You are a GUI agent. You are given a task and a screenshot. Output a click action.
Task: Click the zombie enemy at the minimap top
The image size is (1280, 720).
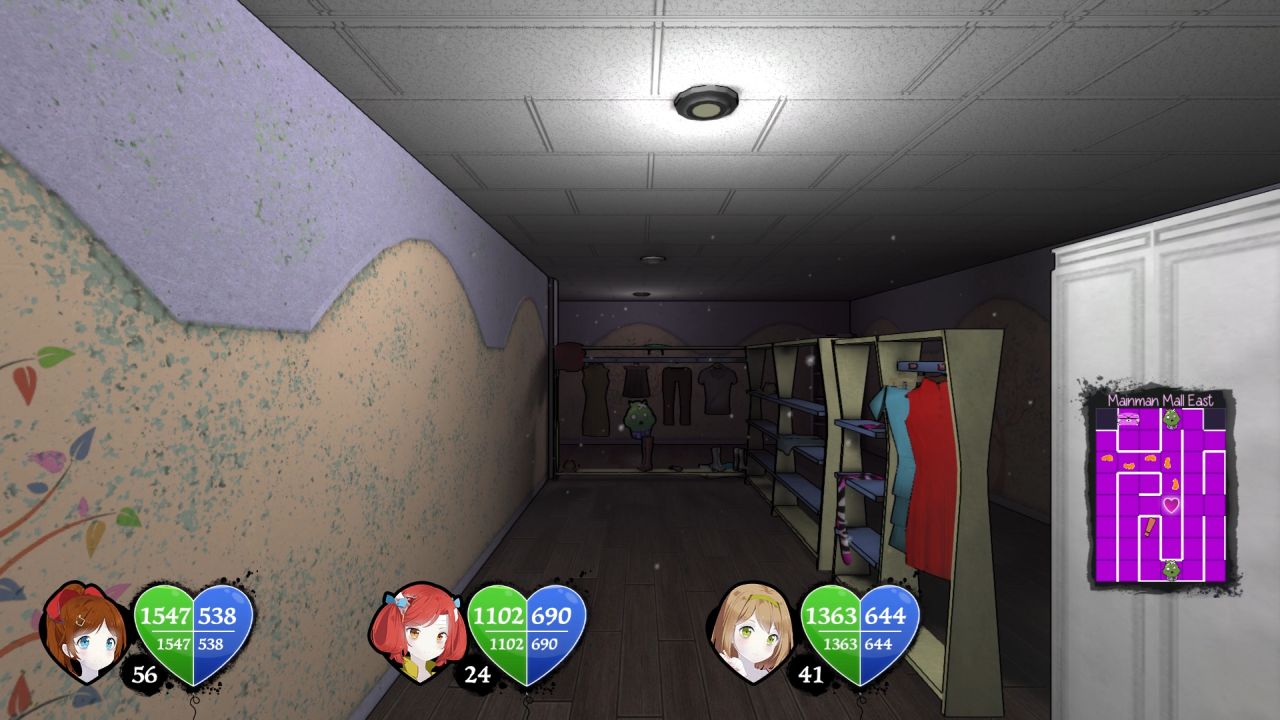tap(1172, 417)
